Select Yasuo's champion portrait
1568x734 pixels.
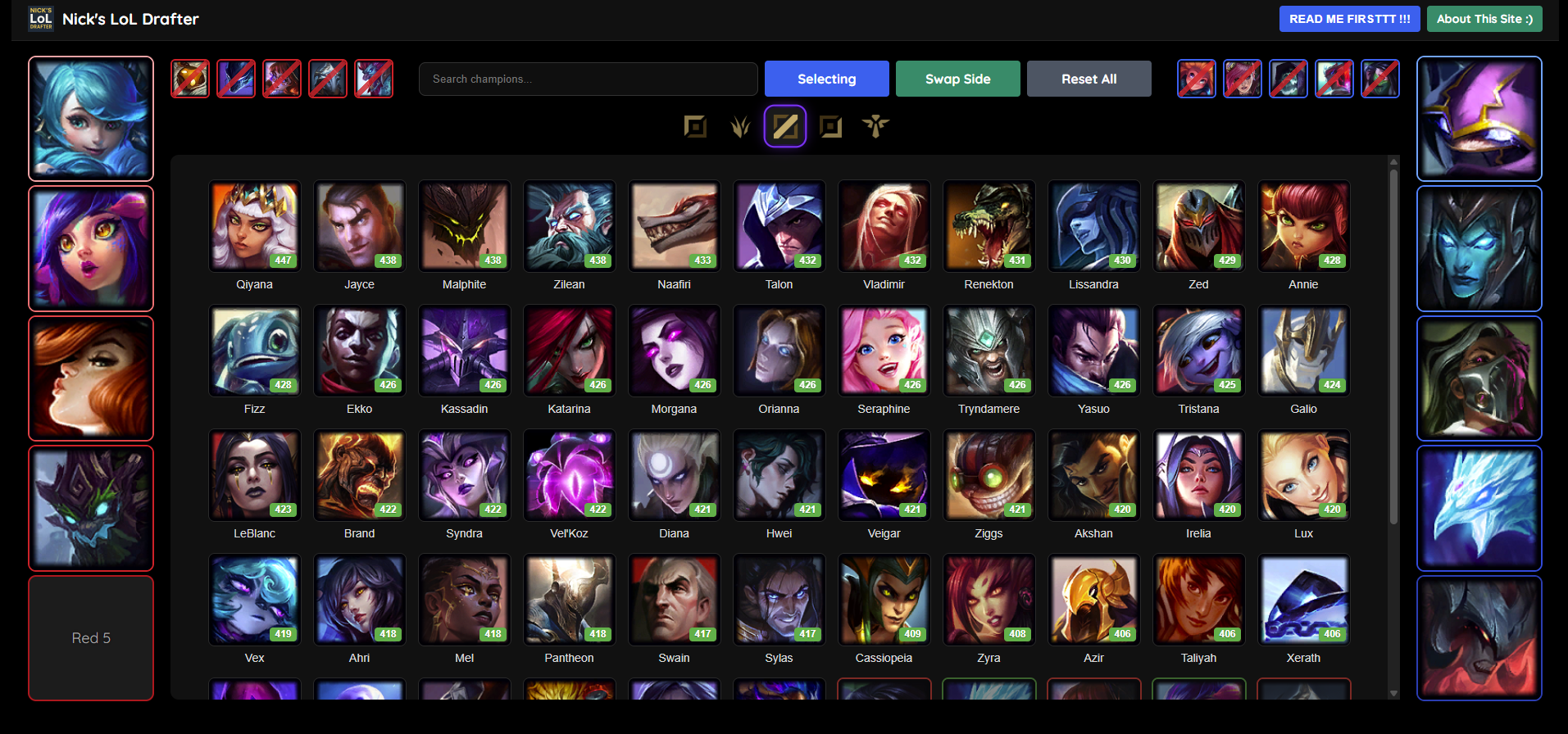coord(1093,351)
